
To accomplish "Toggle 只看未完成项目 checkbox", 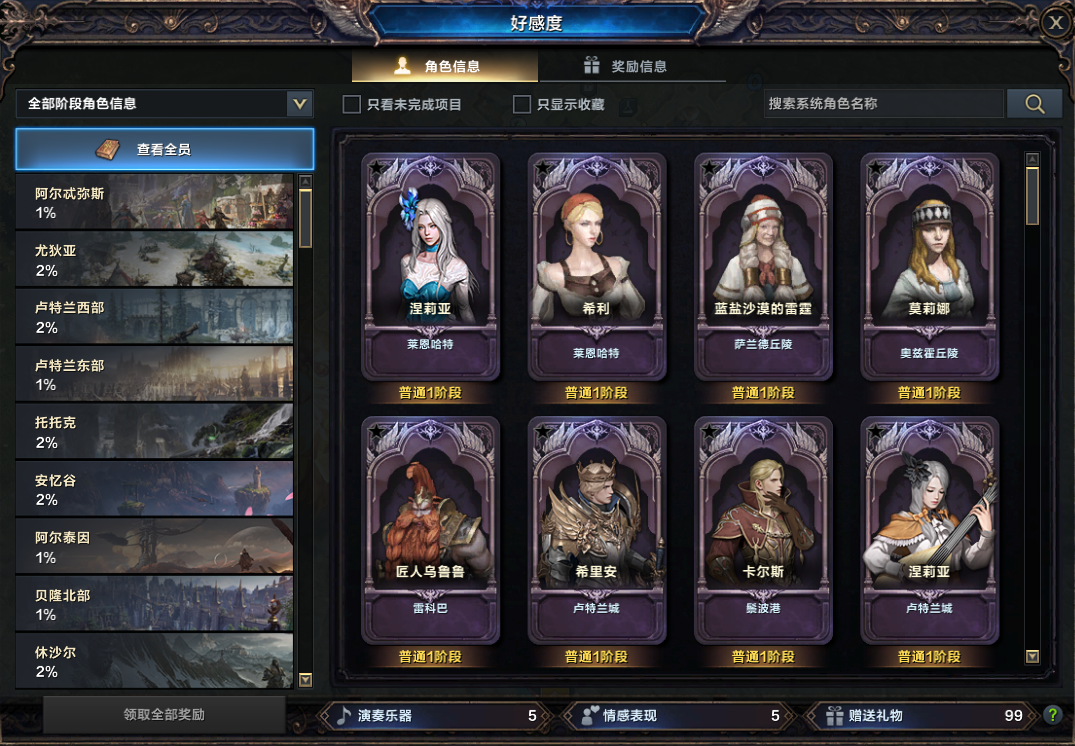I will [x=352, y=104].
